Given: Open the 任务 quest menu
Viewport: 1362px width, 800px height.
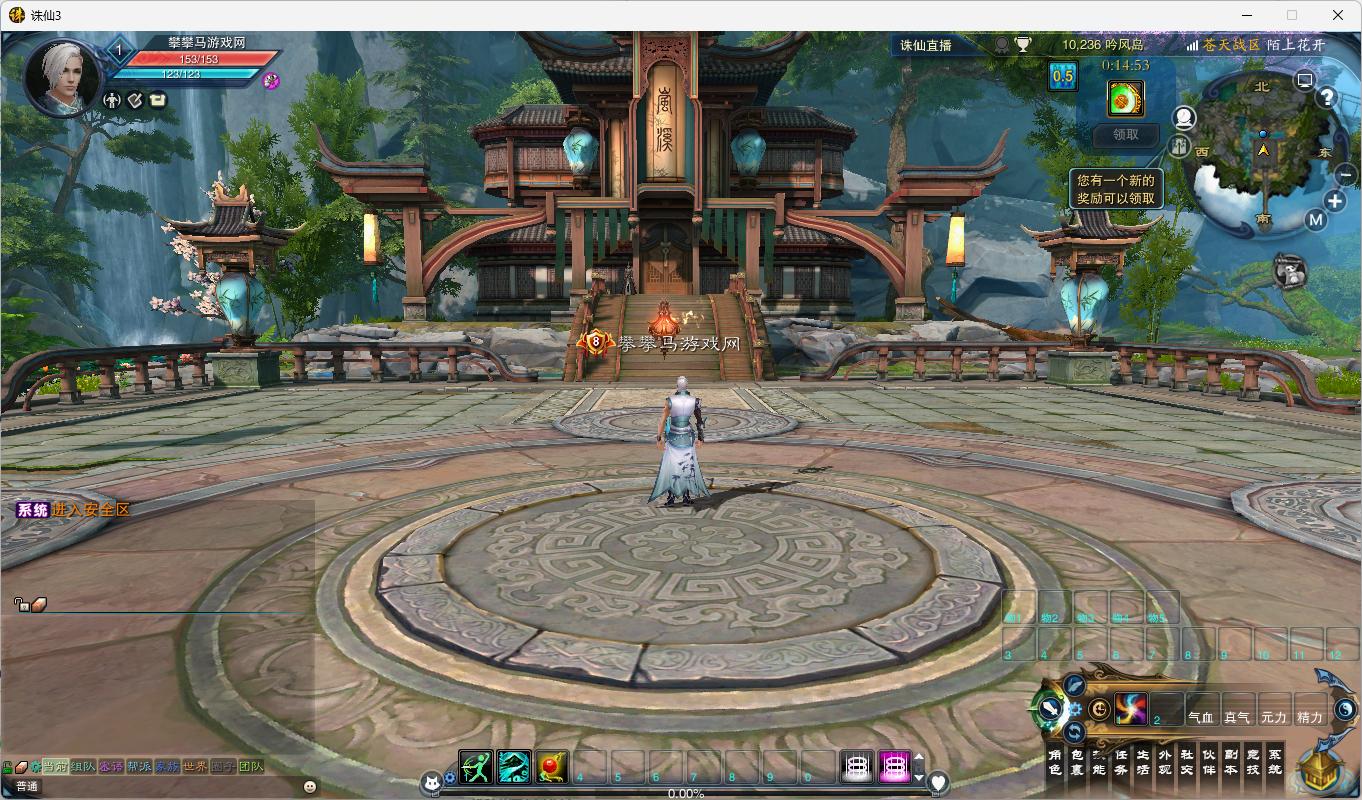Looking at the screenshot, I should click(x=1121, y=762).
